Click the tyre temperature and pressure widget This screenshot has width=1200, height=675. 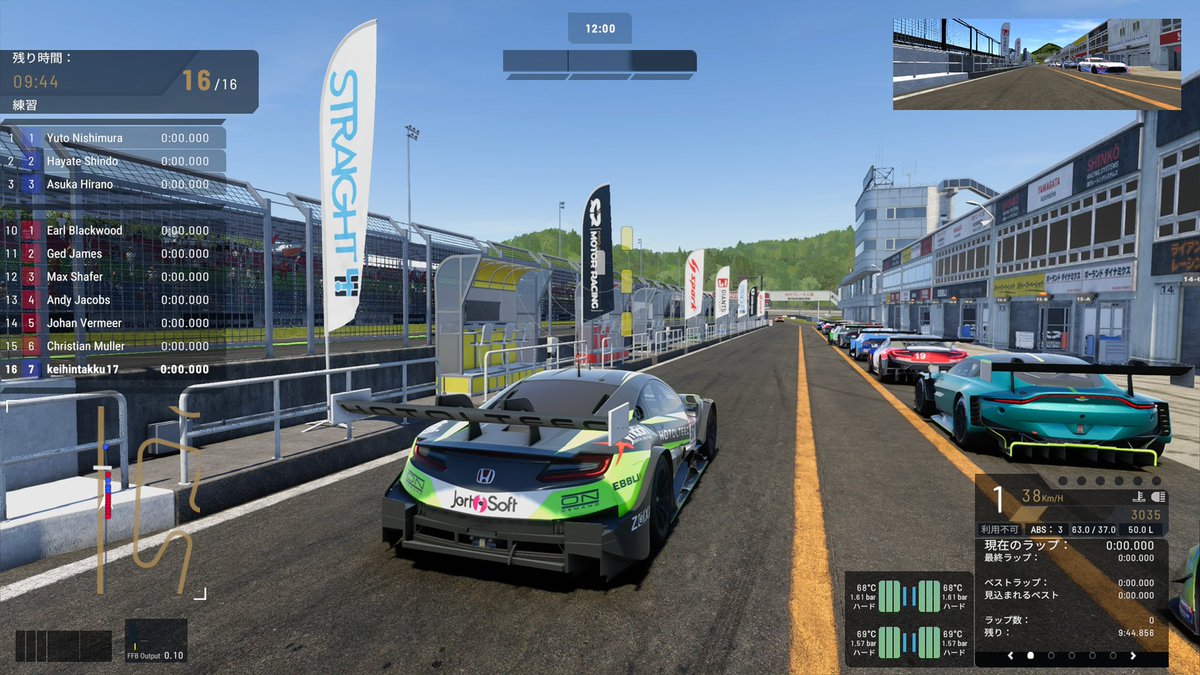pyautogui.click(x=907, y=619)
